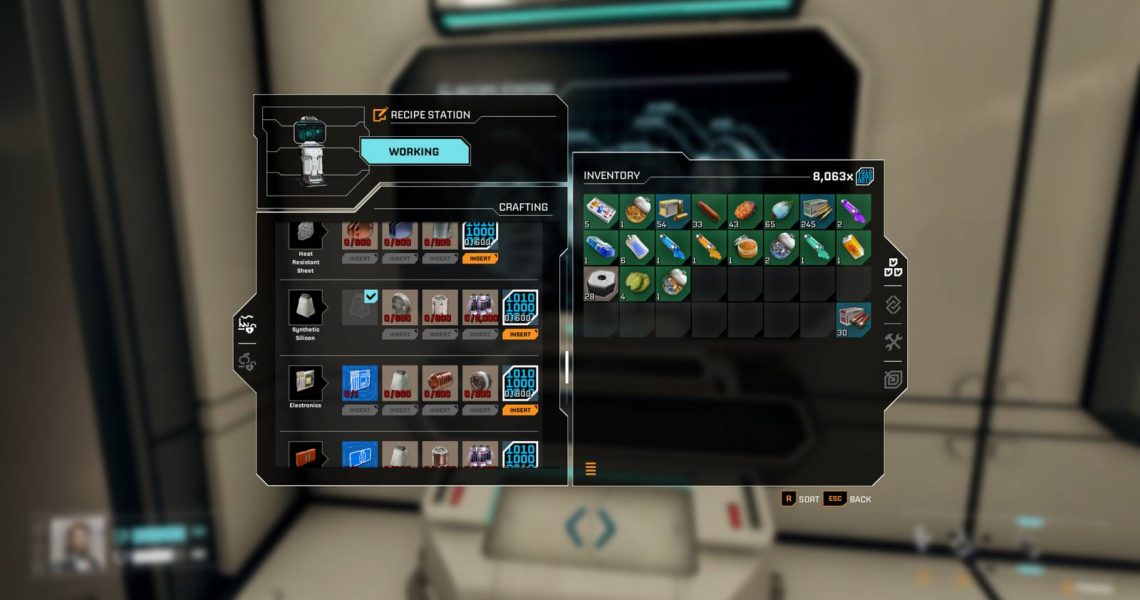
Task: Click the orange Insert button for Electronics
Action: [519, 410]
